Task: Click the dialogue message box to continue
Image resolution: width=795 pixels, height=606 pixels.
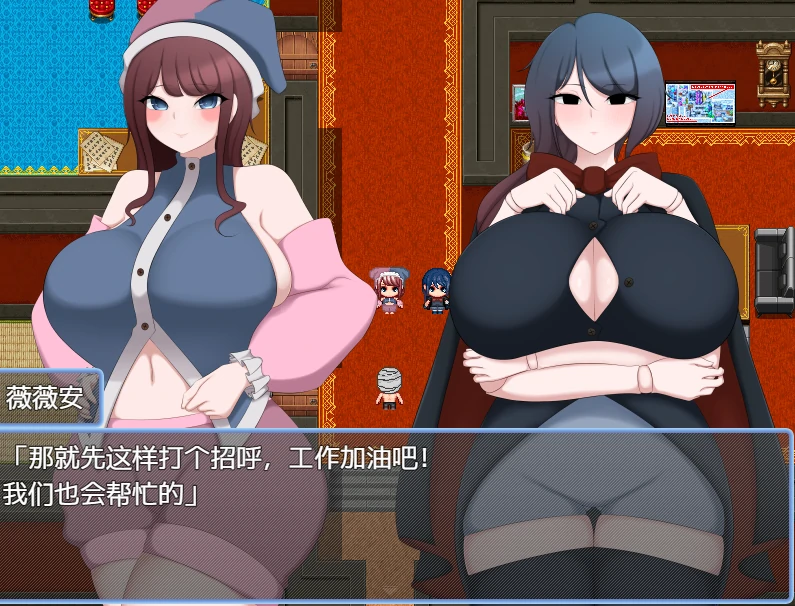Action: point(397,515)
